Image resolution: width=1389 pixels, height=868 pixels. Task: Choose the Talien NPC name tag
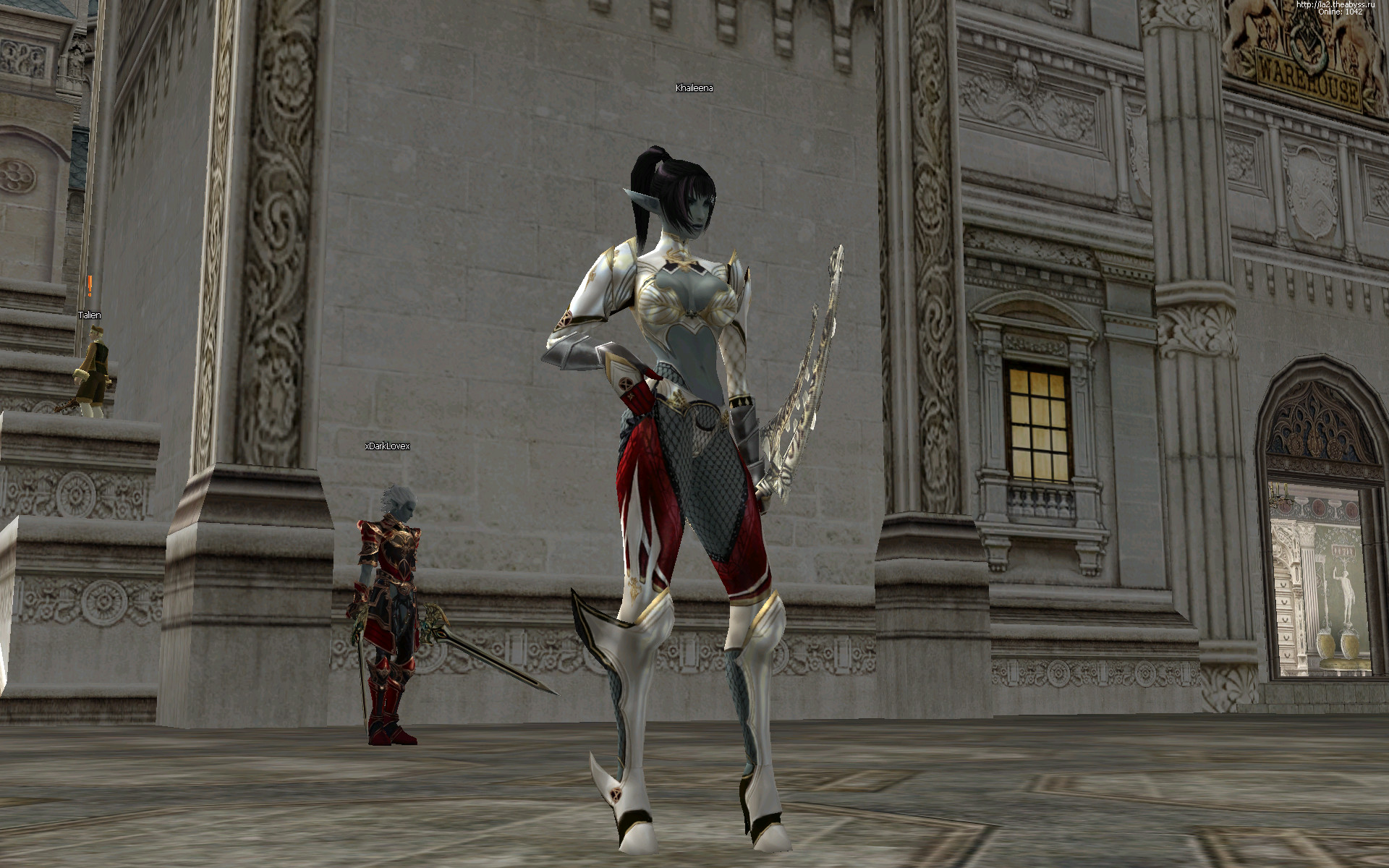click(90, 315)
